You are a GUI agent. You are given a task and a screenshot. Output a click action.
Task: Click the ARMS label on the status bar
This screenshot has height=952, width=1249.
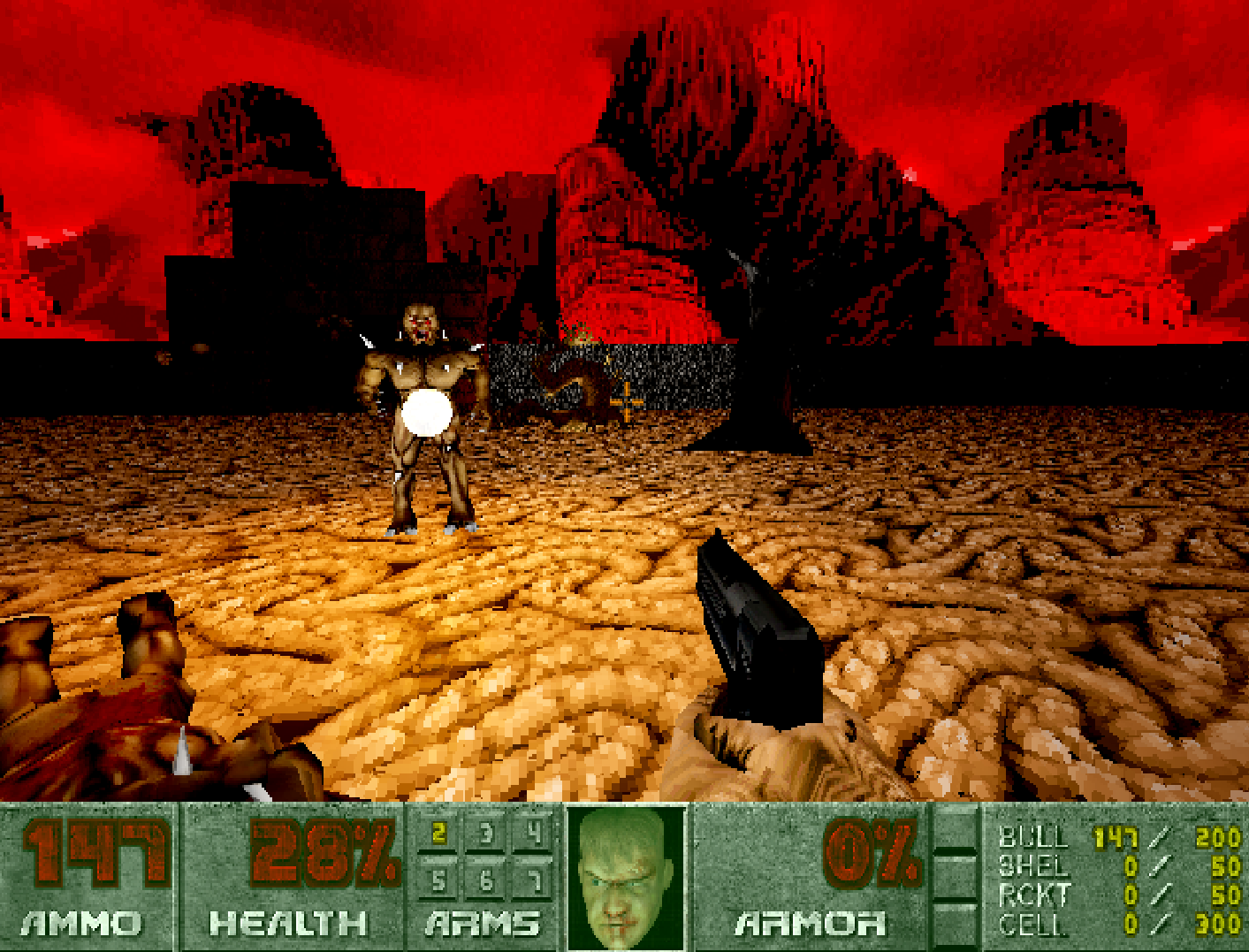482,922
